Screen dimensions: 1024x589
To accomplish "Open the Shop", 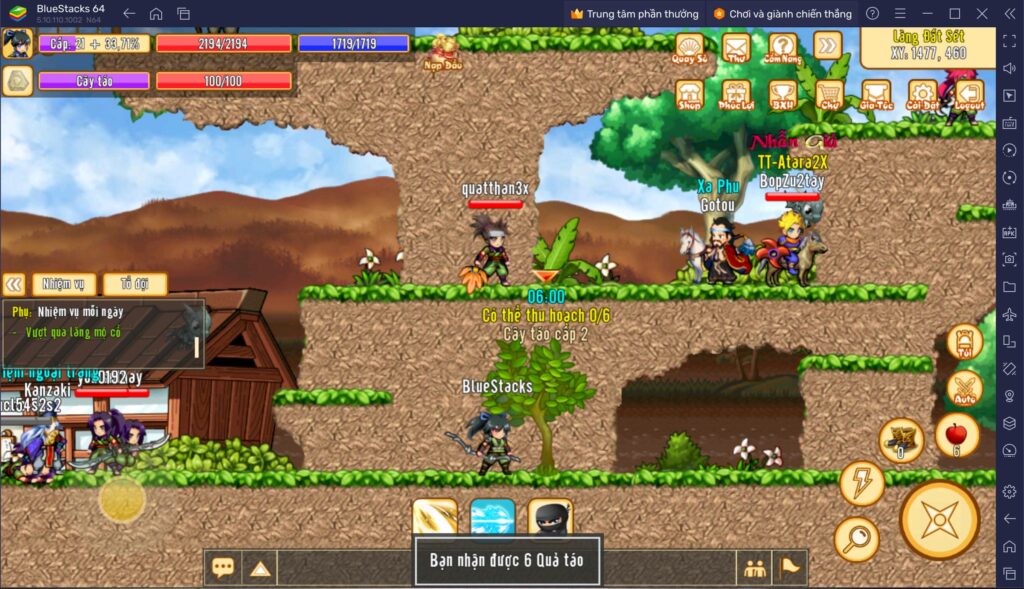I will click(689, 94).
